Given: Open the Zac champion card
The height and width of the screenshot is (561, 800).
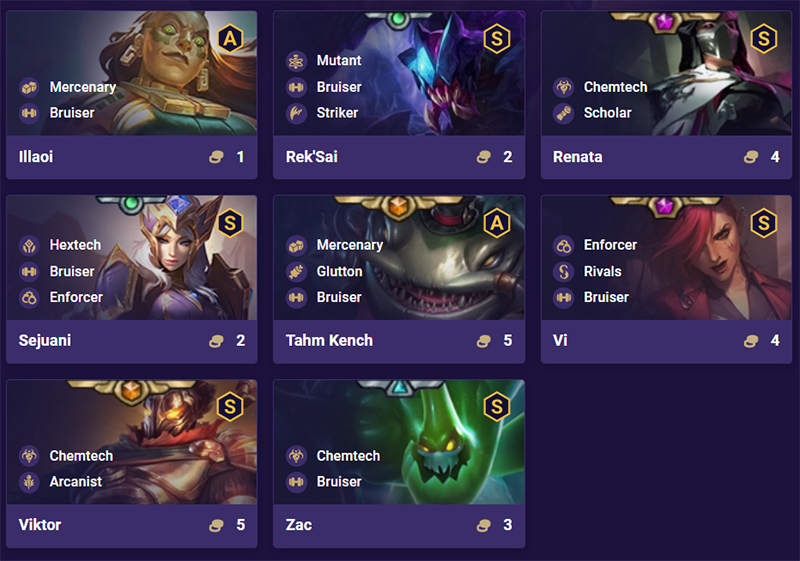Looking at the screenshot, I should click(x=398, y=463).
